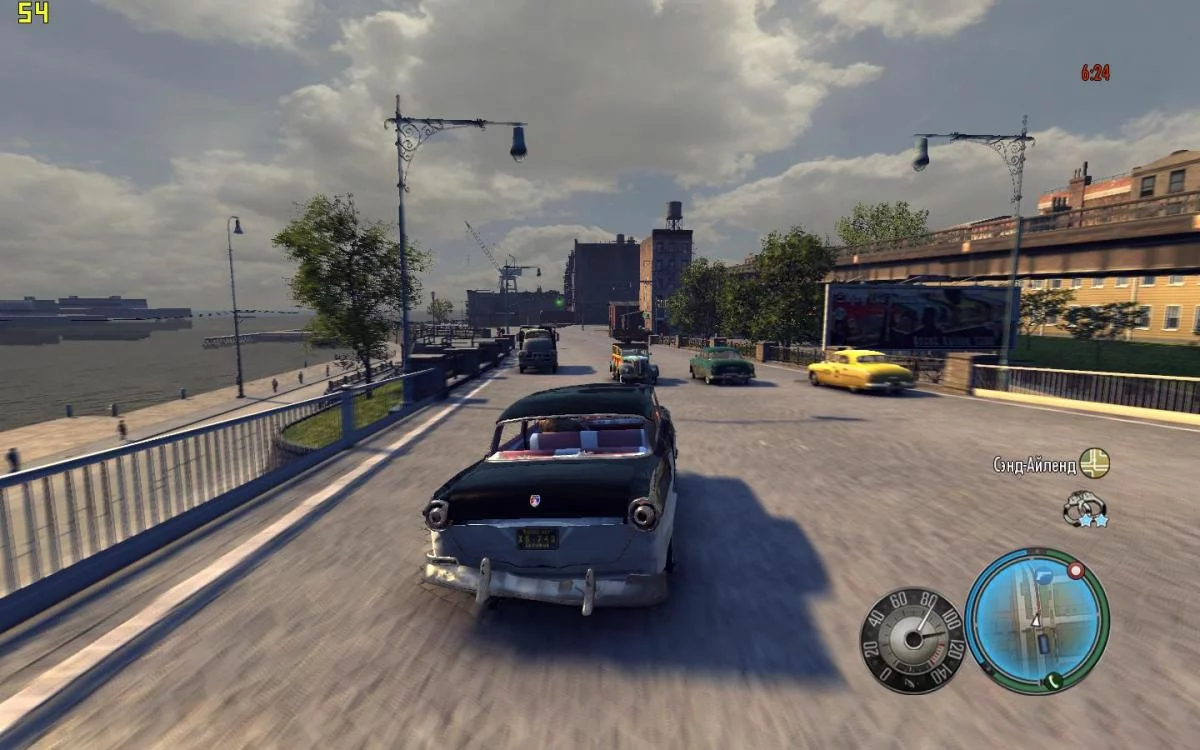
Task: Select the green phone icon on minimap
Action: click(1052, 682)
